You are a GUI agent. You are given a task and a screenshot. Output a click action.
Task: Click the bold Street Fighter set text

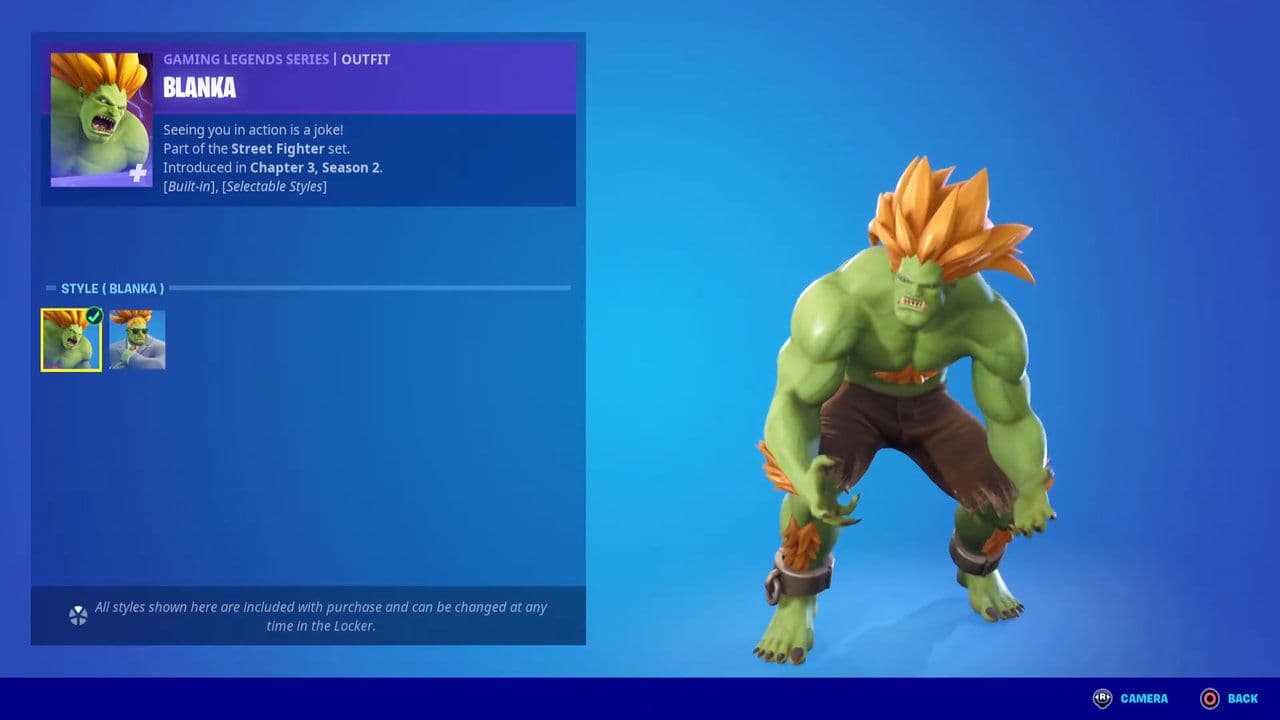click(x=277, y=148)
